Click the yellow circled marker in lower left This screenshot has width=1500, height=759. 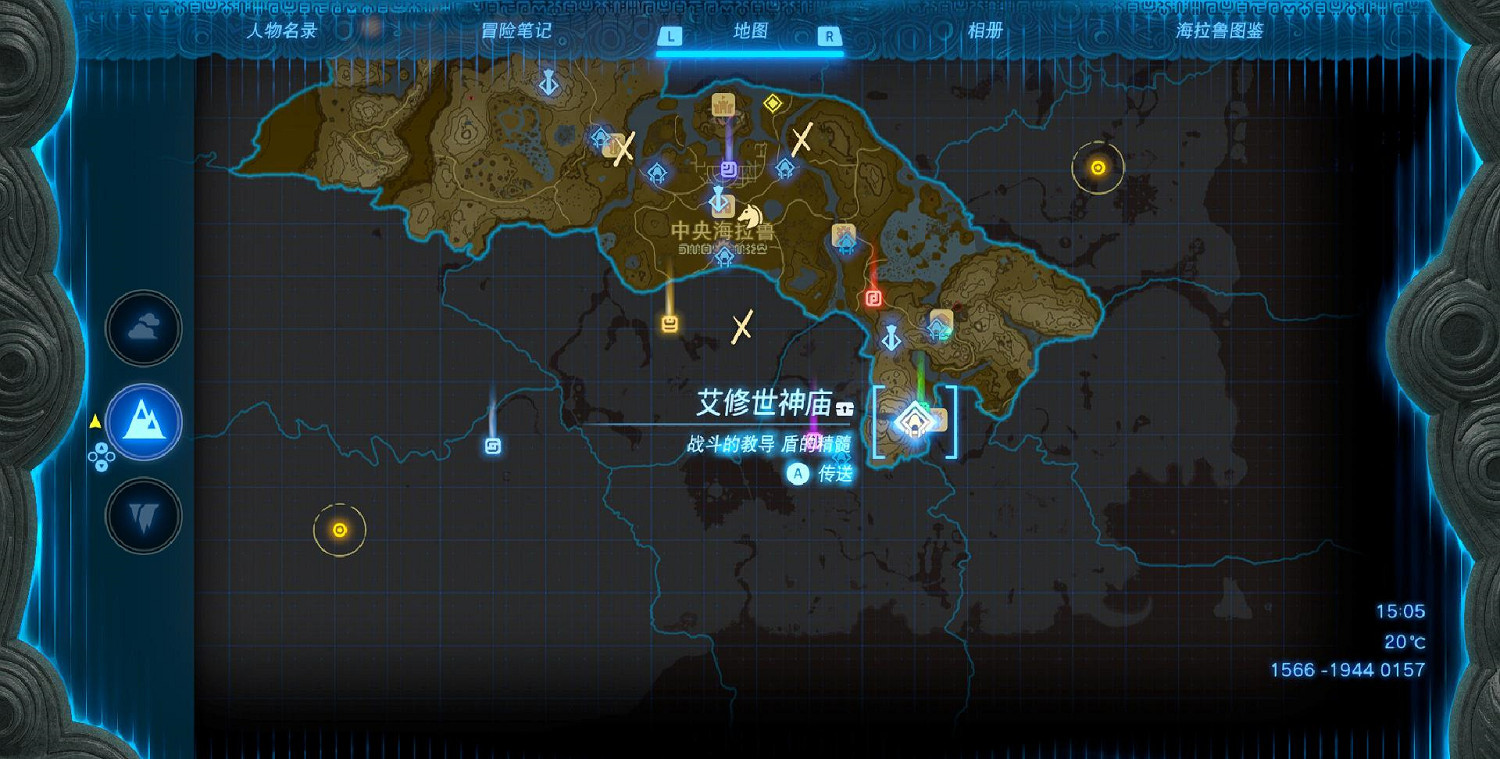pos(340,529)
